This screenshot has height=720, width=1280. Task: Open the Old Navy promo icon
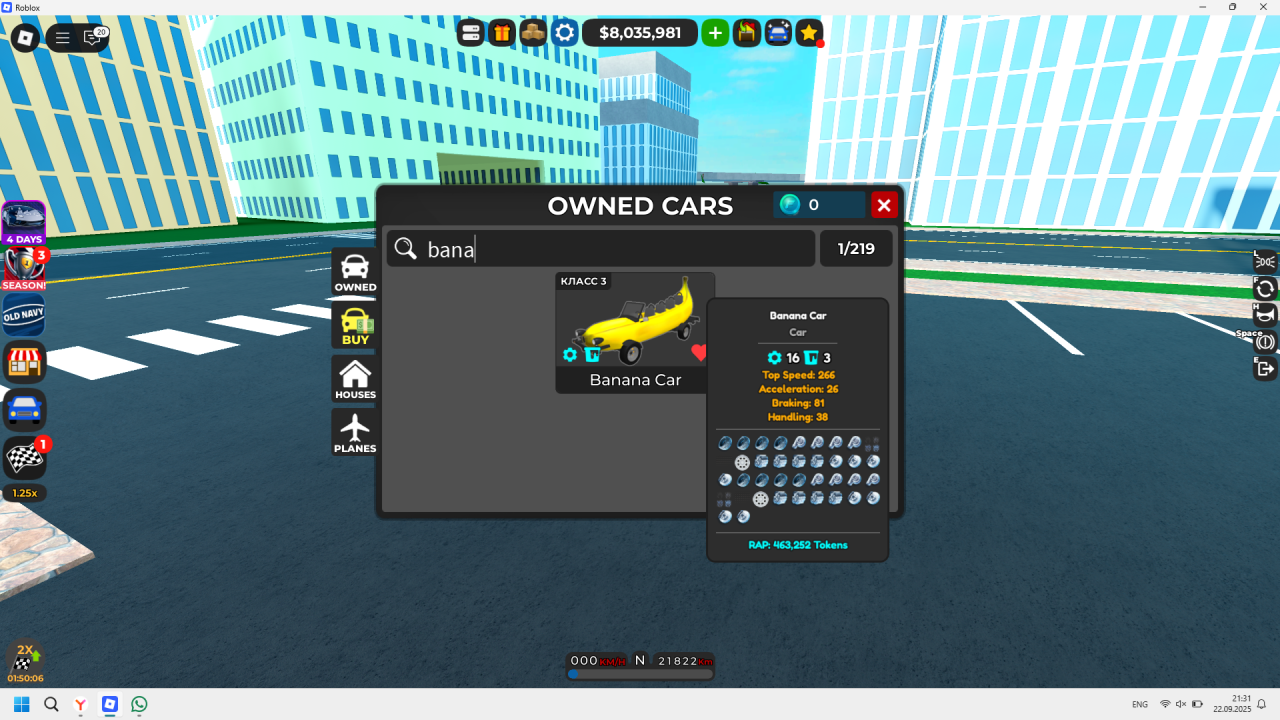23,315
